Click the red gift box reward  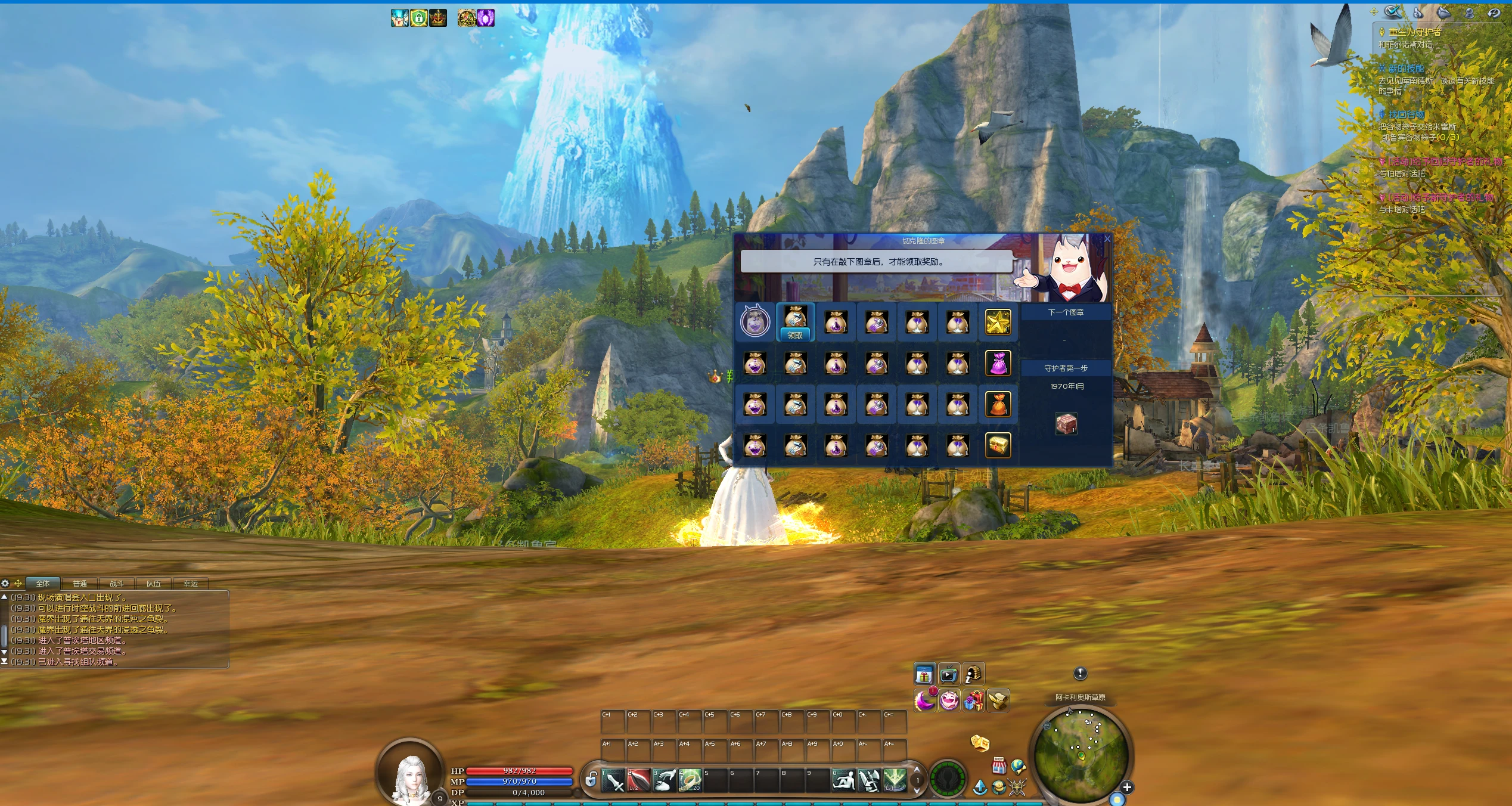[x=1066, y=424]
